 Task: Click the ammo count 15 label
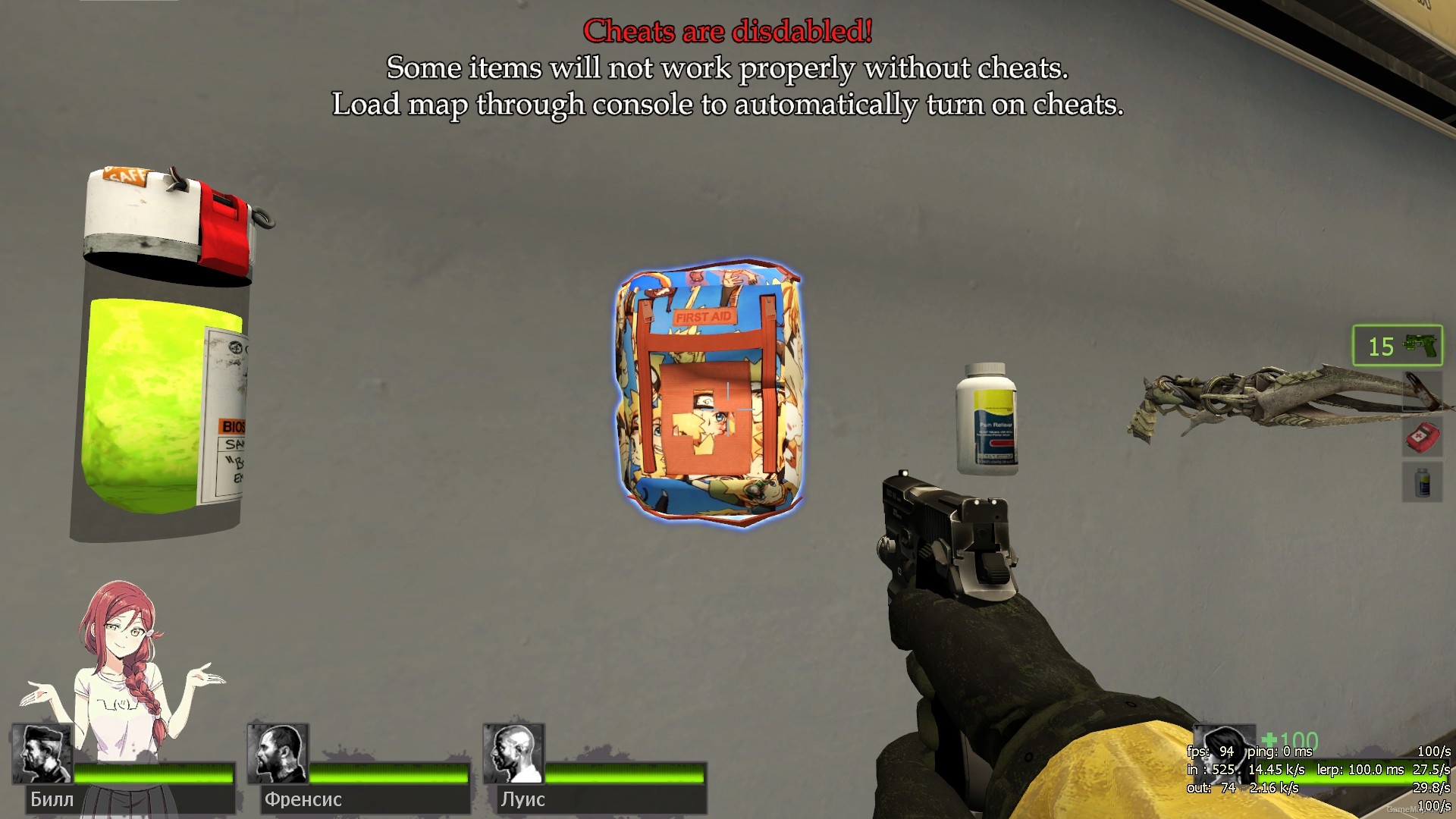pyautogui.click(x=1380, y=347)
